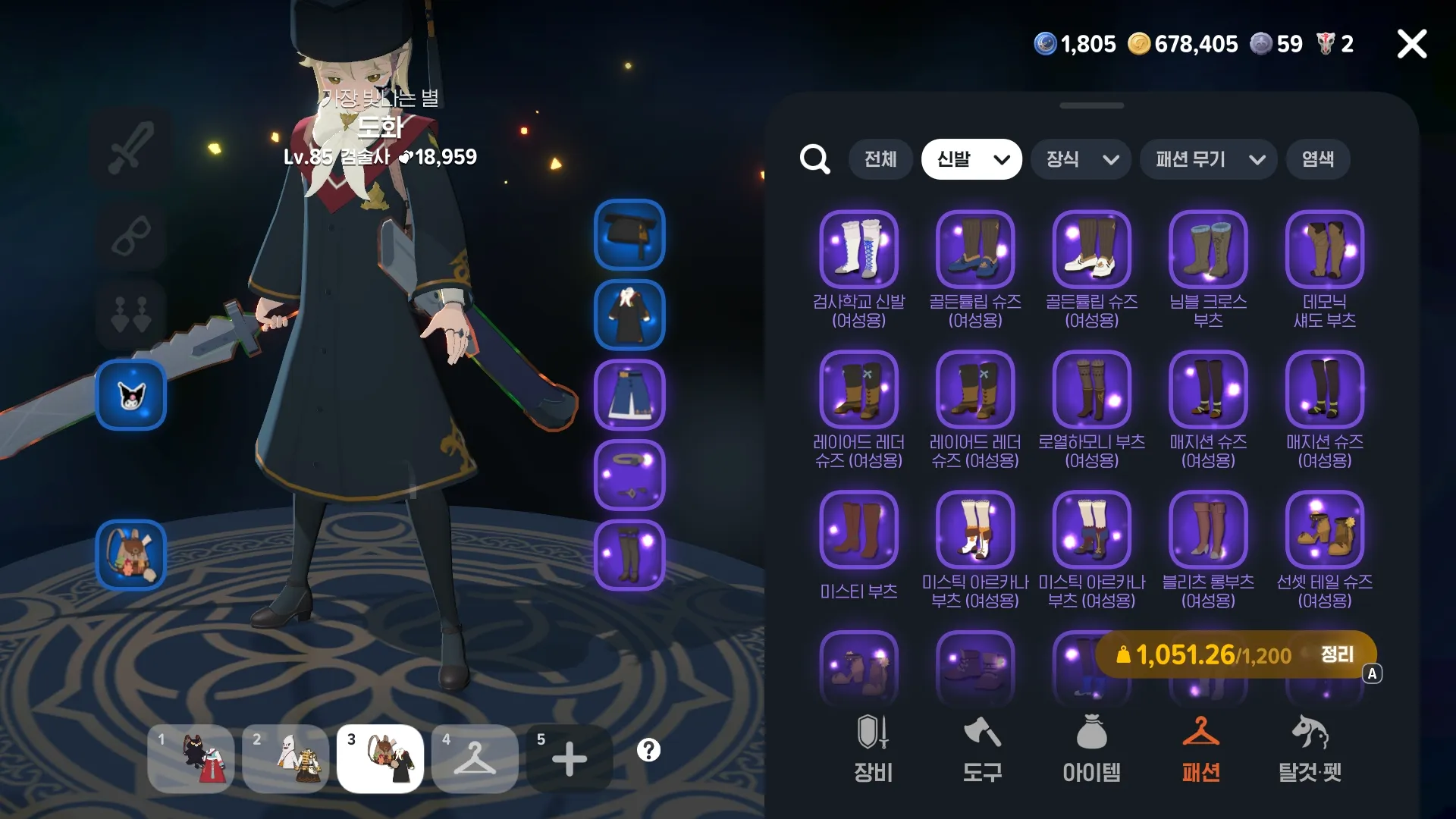Select 검사학교 신발 white lace boots
Viewport: 1456px width, 819px height.
(x=858, y=249)
